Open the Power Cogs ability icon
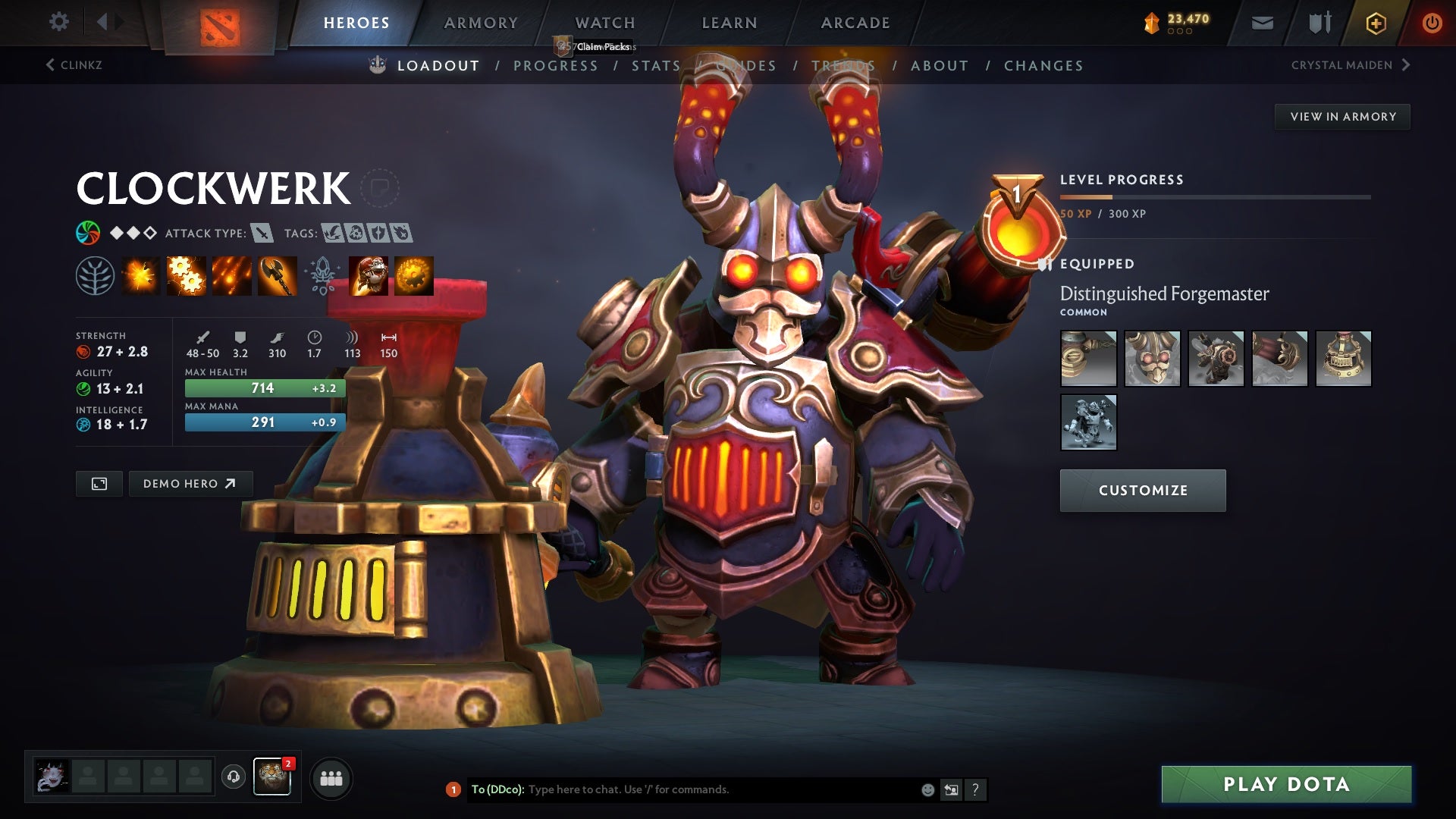The width and height of the screenshot is (1456, 819). 186,275
